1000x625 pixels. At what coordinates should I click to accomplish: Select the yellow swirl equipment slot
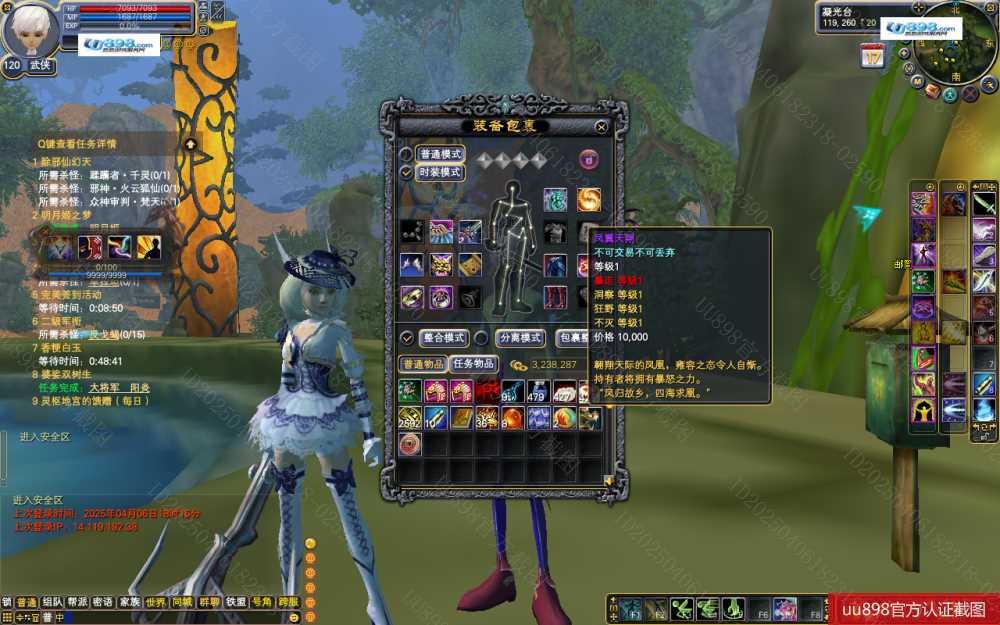pyautogui.click(x=588, y=199)
